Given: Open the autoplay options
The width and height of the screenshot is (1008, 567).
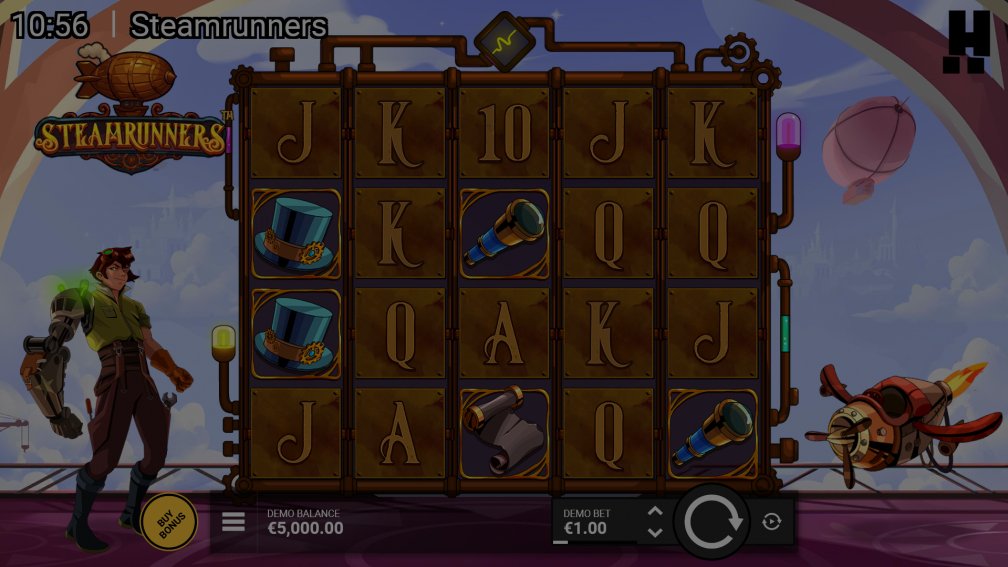Looking at the screenshot, I should [771, 521].
